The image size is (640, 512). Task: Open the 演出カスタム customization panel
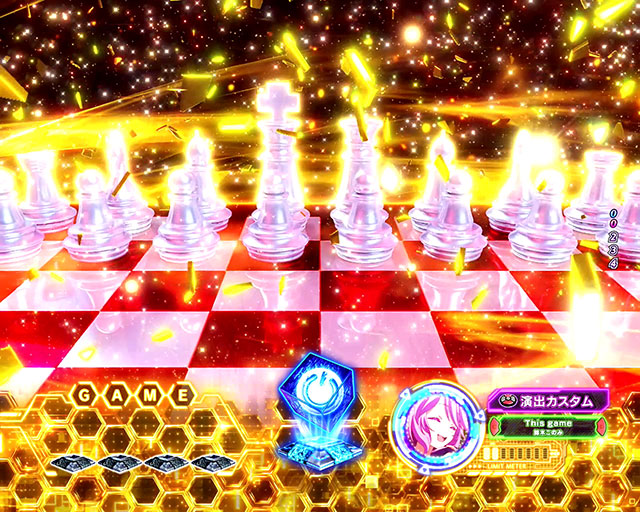click(546, 400)
